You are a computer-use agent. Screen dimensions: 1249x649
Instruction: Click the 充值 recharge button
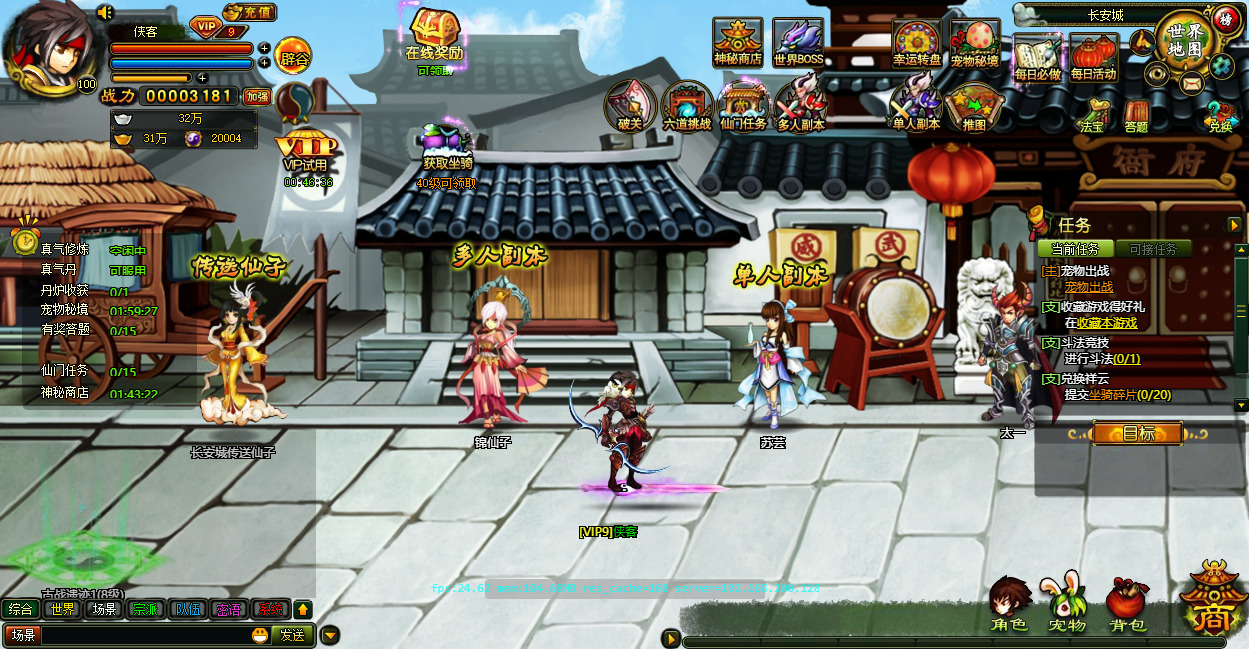tap(249, 13)
